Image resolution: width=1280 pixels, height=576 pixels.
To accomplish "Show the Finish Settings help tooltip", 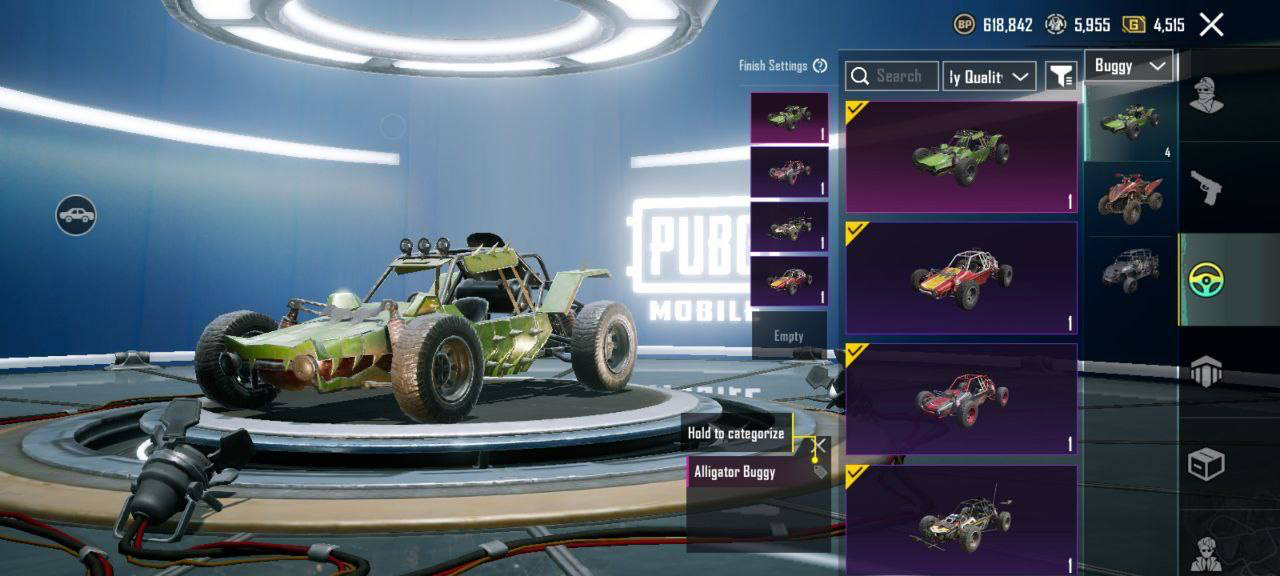I will point(820,66).
